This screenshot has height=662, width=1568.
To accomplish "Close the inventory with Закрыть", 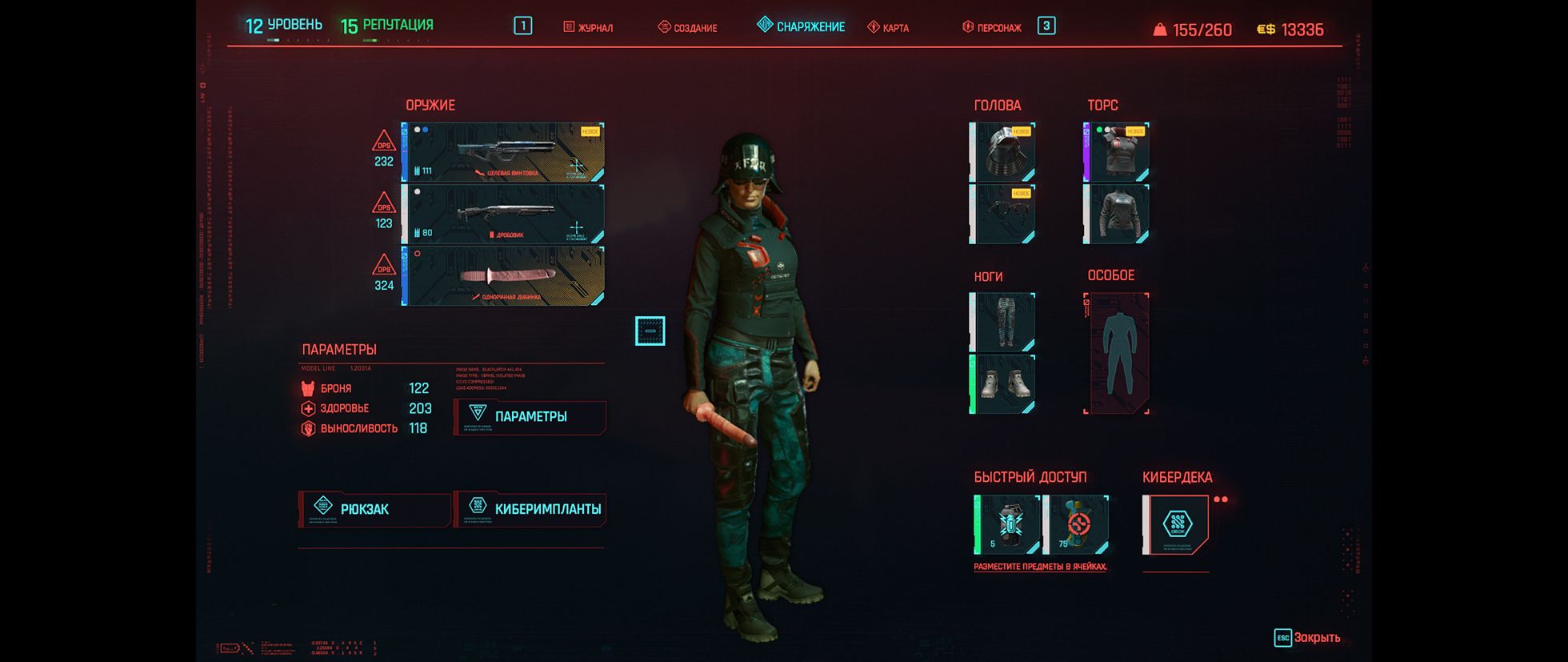I will tap(1307, 638).
